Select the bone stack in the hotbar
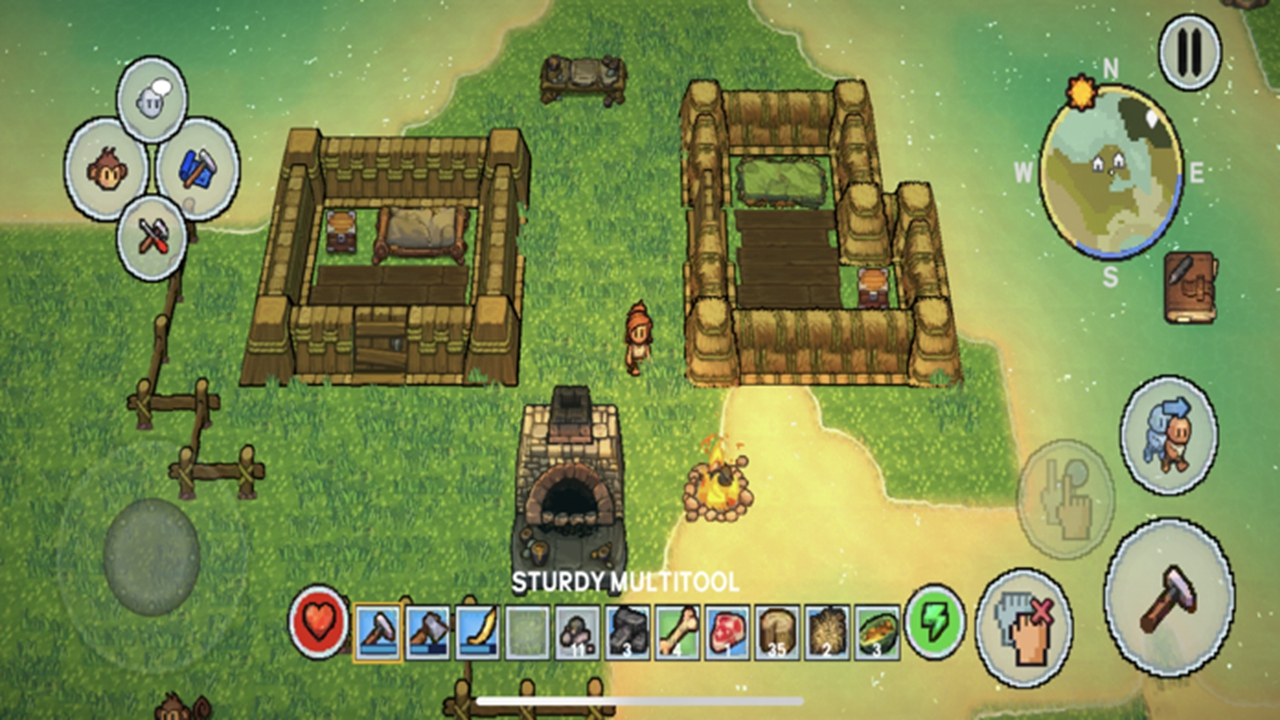The height and width of the screenshot is (720, 1280). (x=678, y=632)
